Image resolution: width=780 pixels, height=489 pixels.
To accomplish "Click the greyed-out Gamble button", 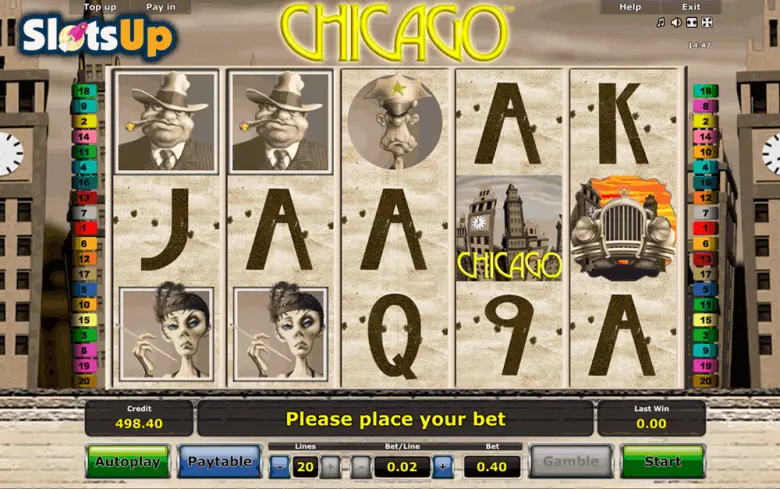I will (571, 461).
